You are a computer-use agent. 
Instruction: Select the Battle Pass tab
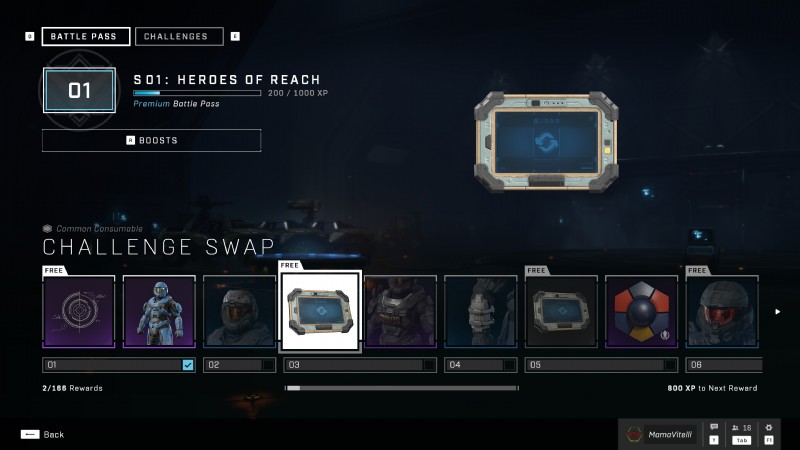pos(85,37)
